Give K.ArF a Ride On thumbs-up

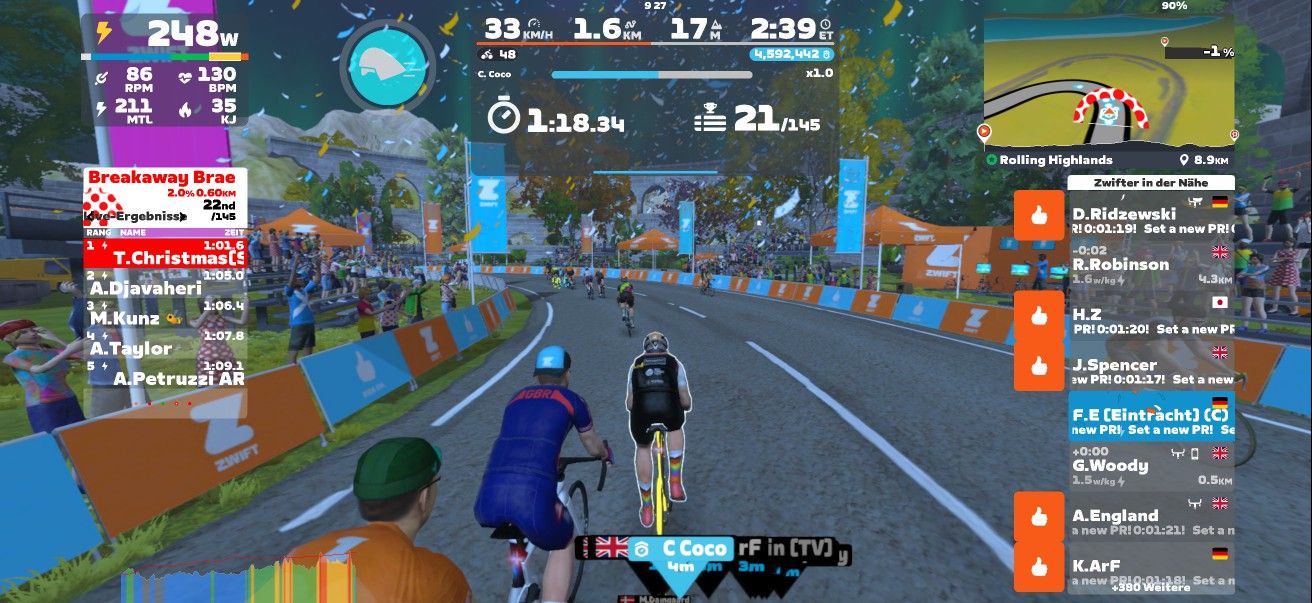click(x=1038, y=567)
